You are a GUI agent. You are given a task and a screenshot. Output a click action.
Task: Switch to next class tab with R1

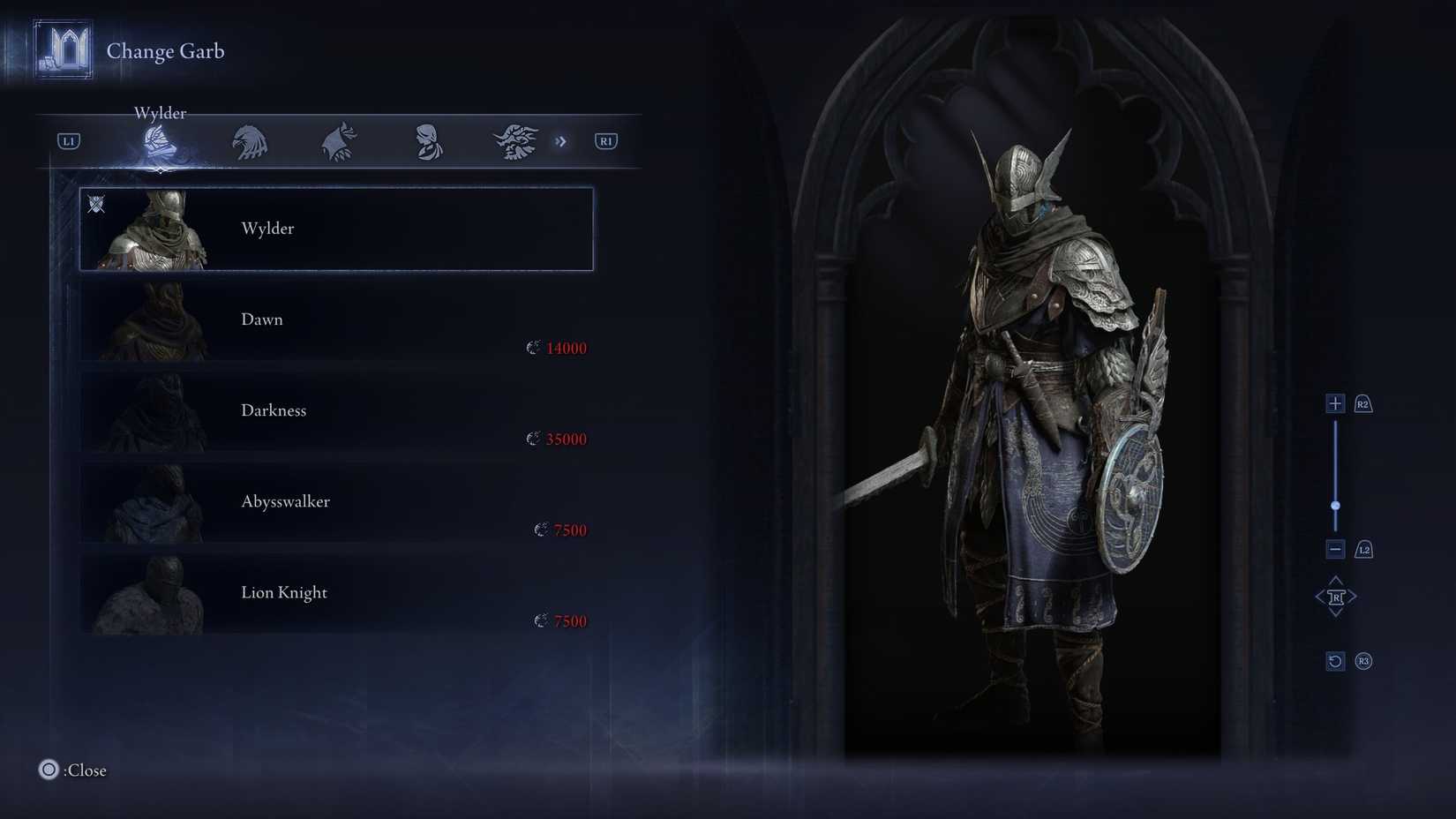(x=605, y=140)
